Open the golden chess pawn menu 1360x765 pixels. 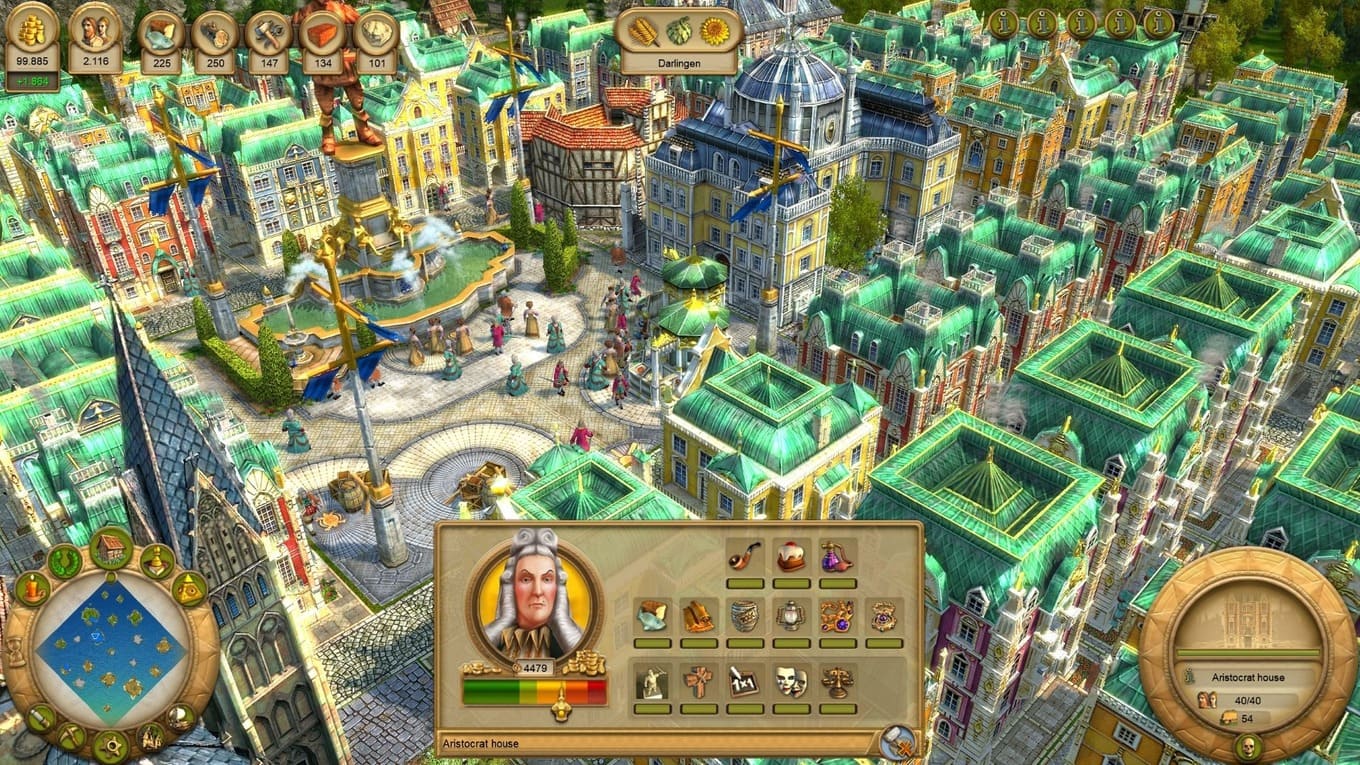point(158,562)
